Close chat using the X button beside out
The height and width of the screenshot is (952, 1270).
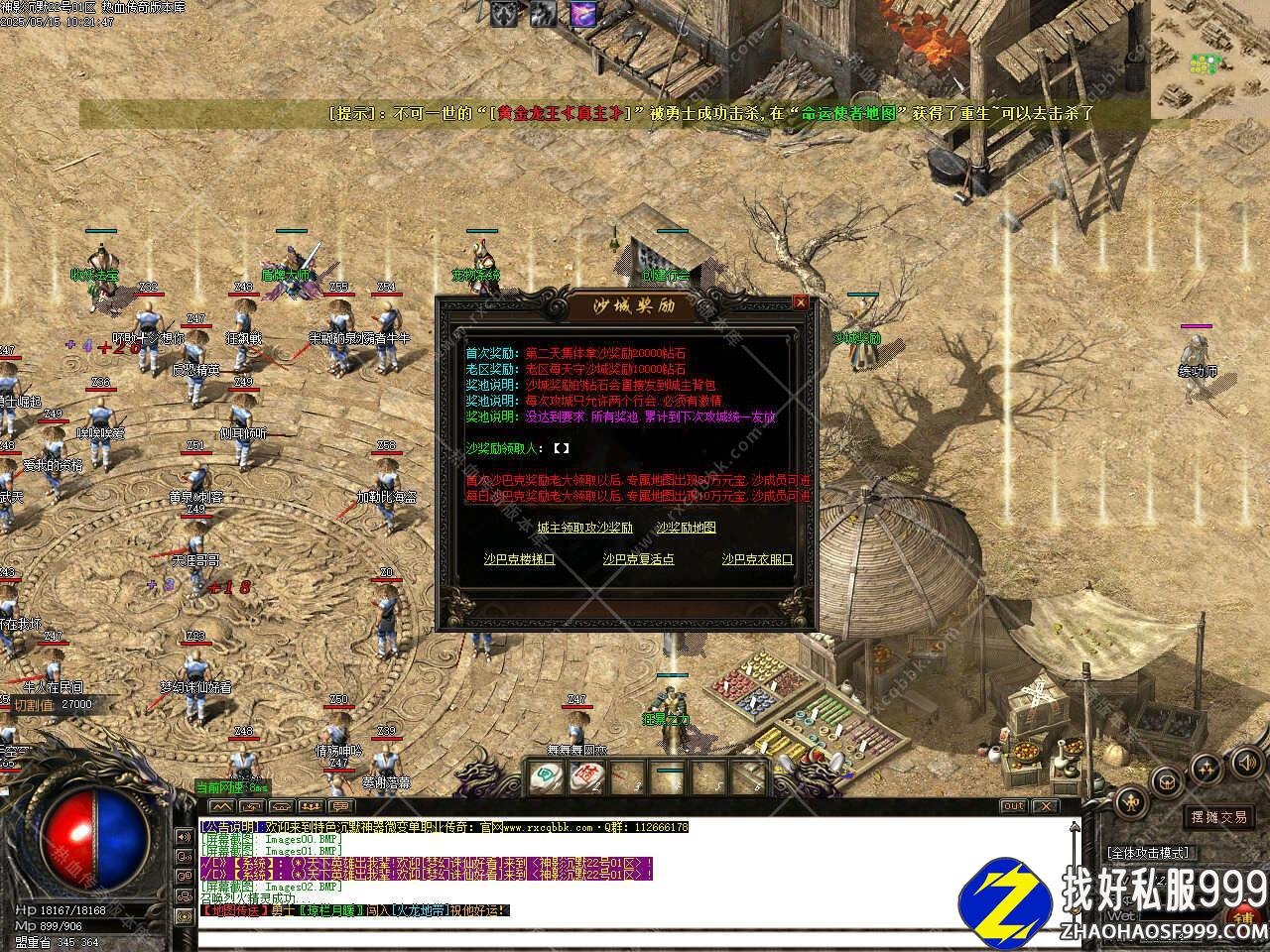click(x=1043, y=806)
